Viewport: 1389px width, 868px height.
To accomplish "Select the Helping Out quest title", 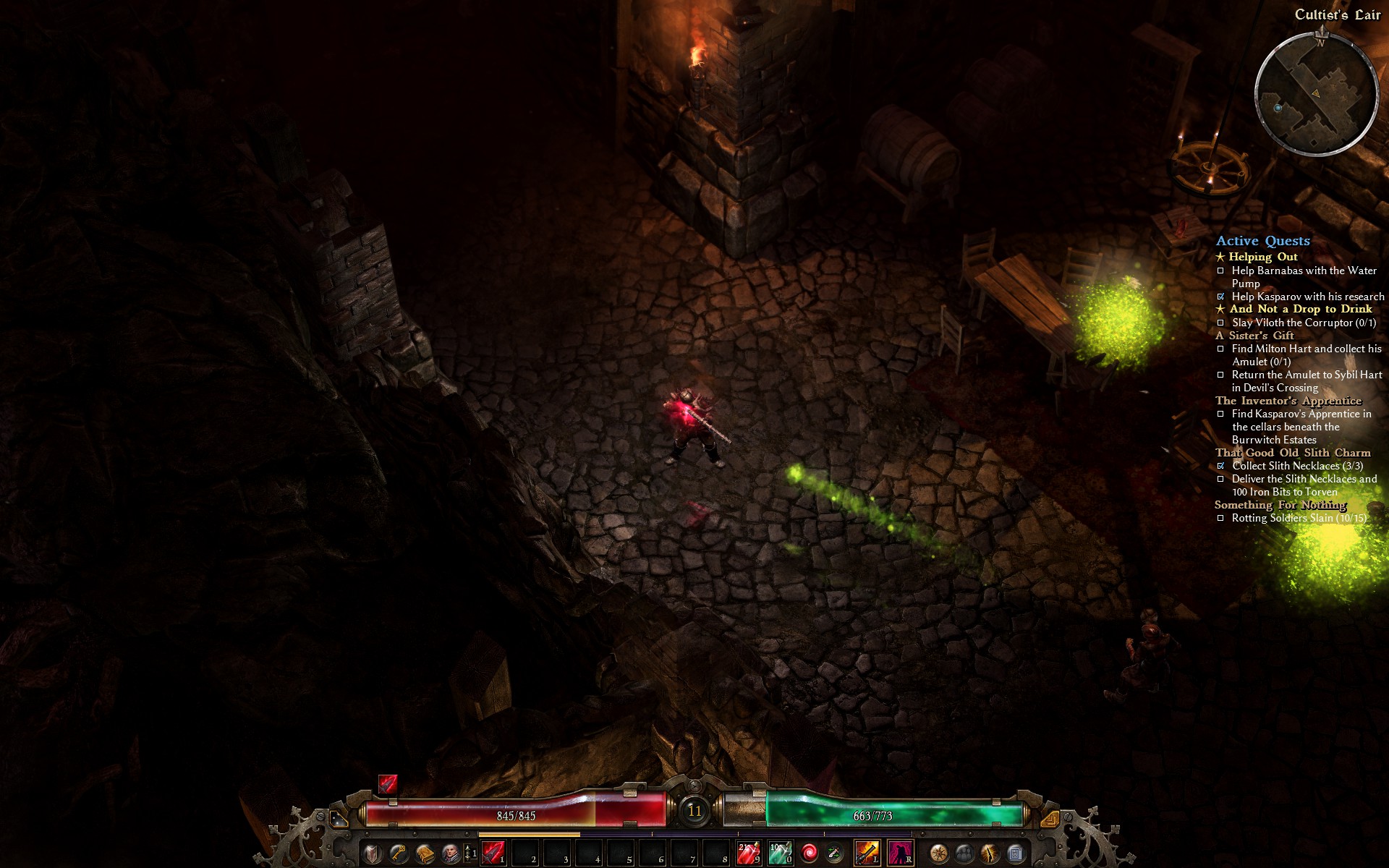I will tap(1262, 257).
